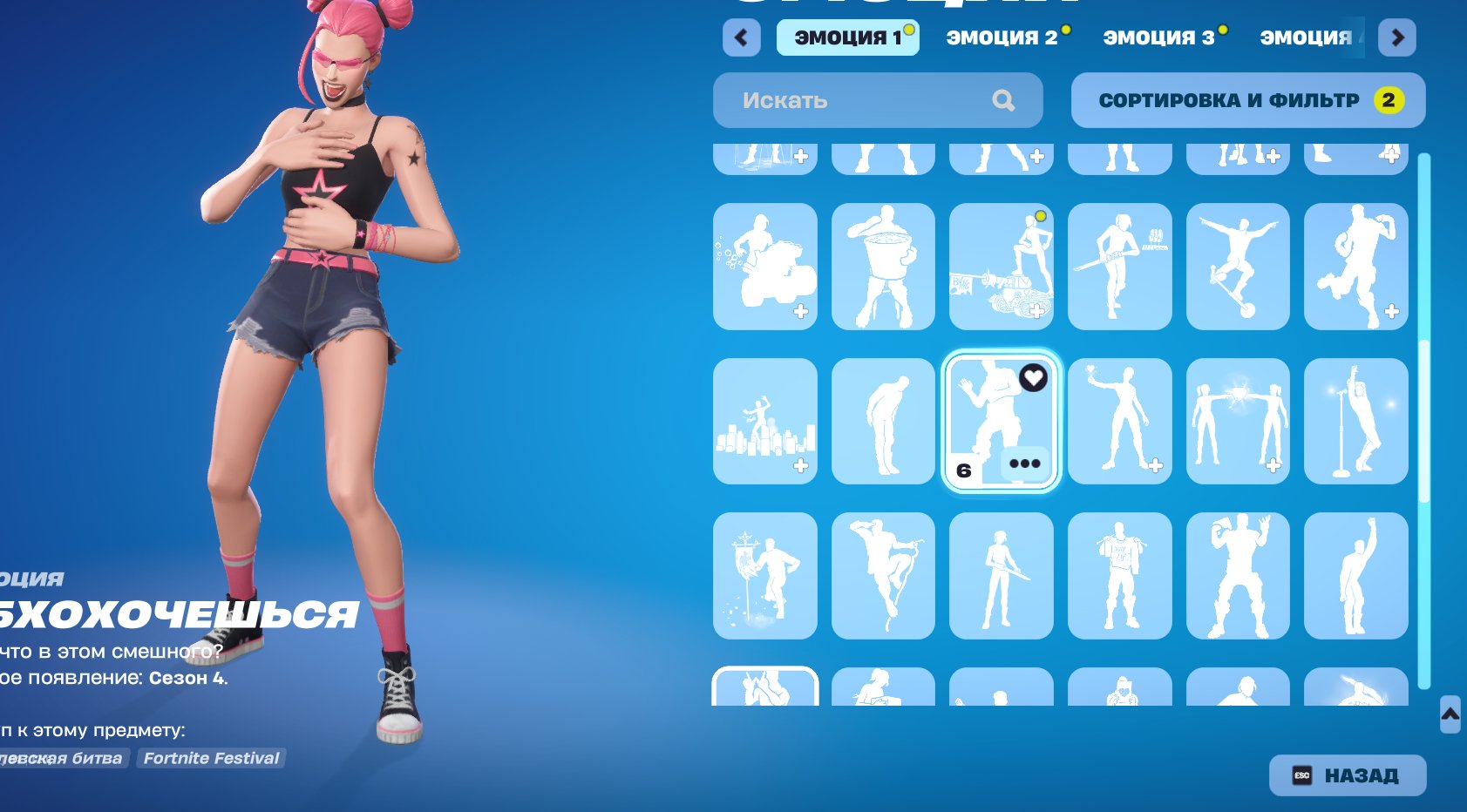1467x812 pixels.
Task: Click the Fortnite Festival tag
Action: [x=211, y=758]
